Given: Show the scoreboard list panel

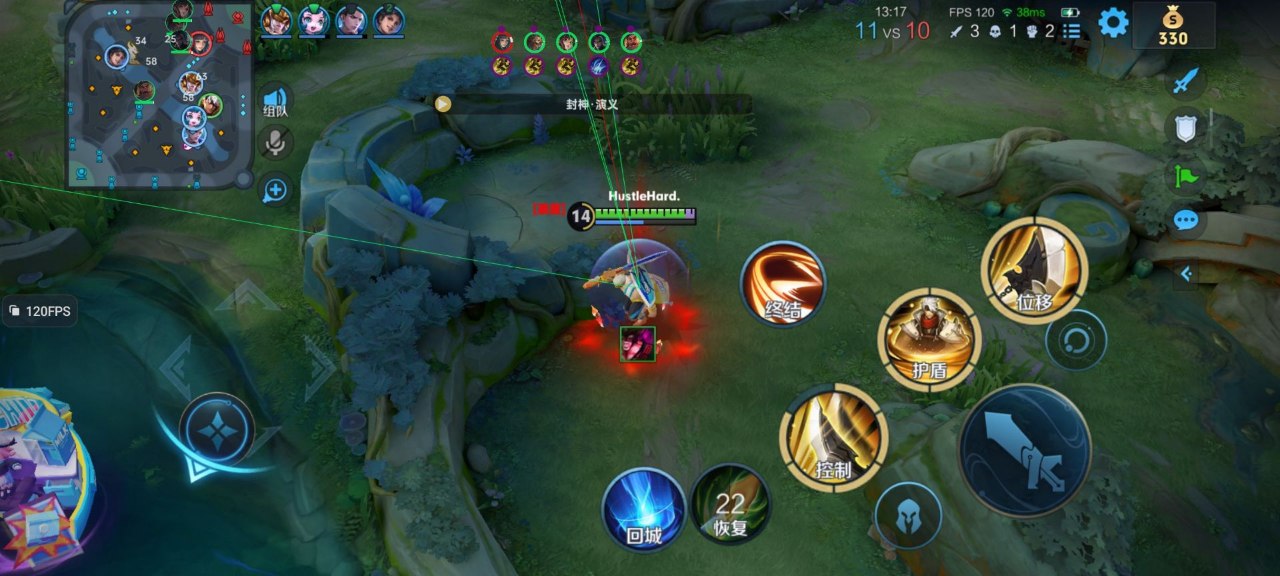Looking at the screenshot, I should 1072,31.
